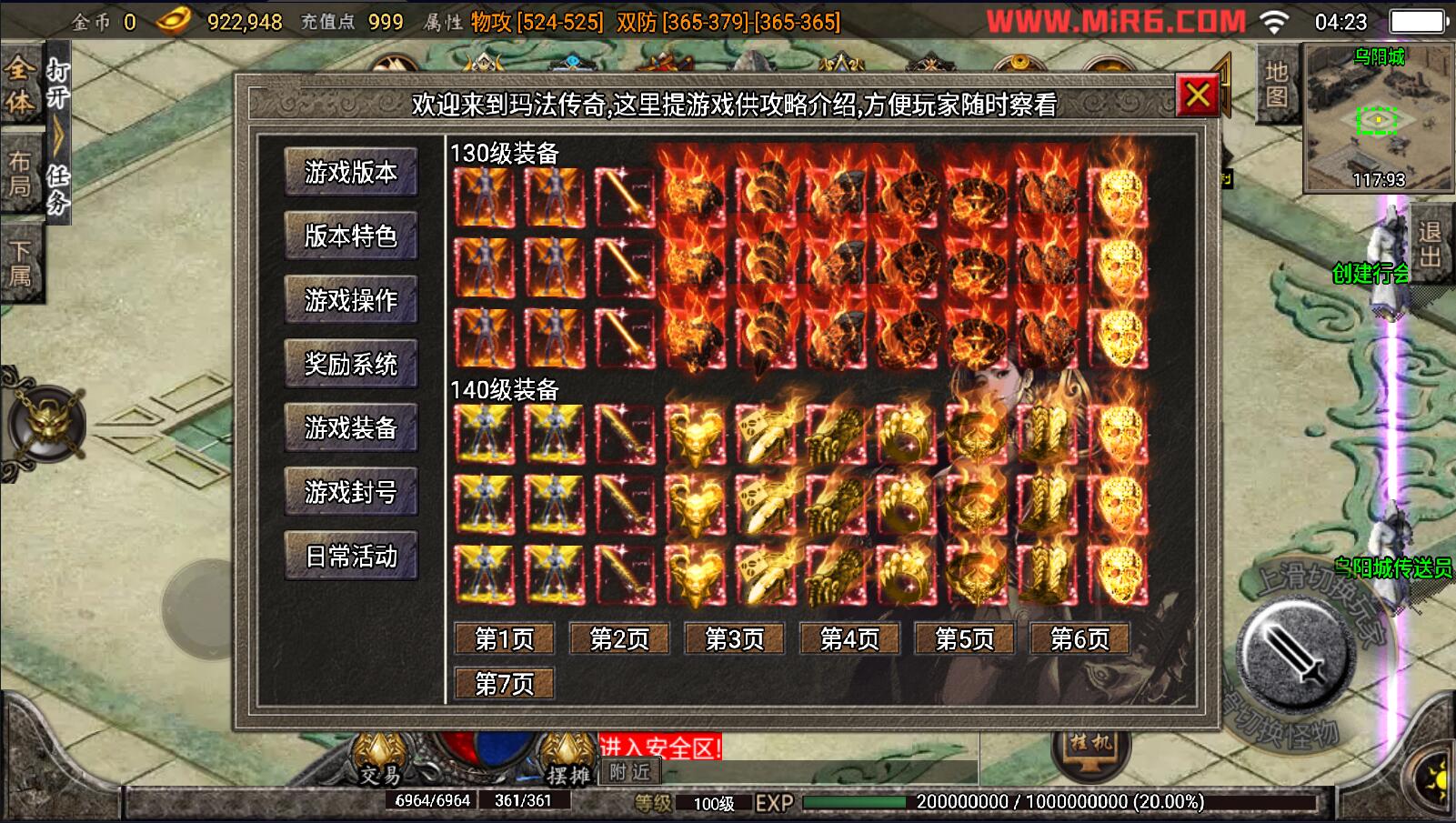Viewport: 1456px width, 823px height.
Task: Switch to 第2页
Action: [619, 639]
